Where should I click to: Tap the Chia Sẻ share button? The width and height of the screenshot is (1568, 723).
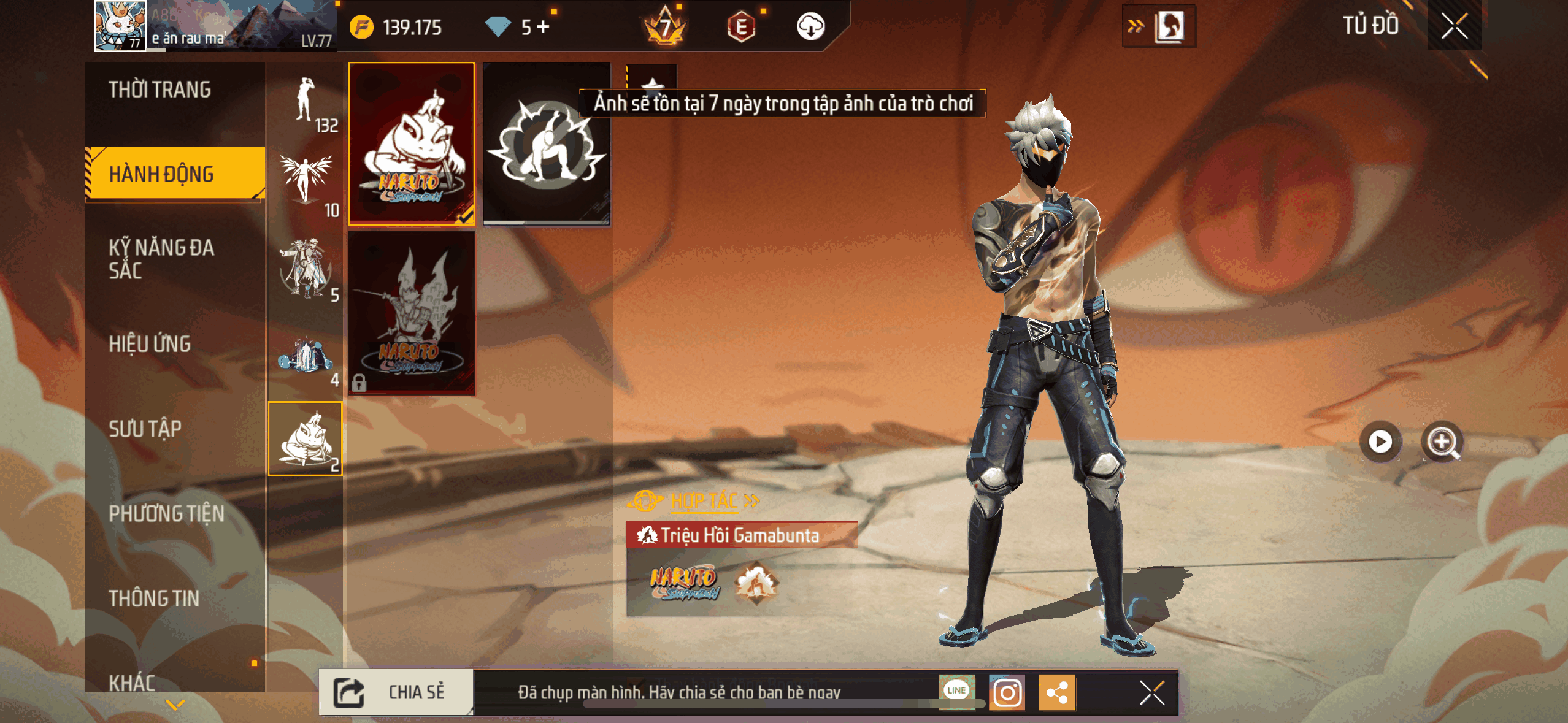coord(397,692)
